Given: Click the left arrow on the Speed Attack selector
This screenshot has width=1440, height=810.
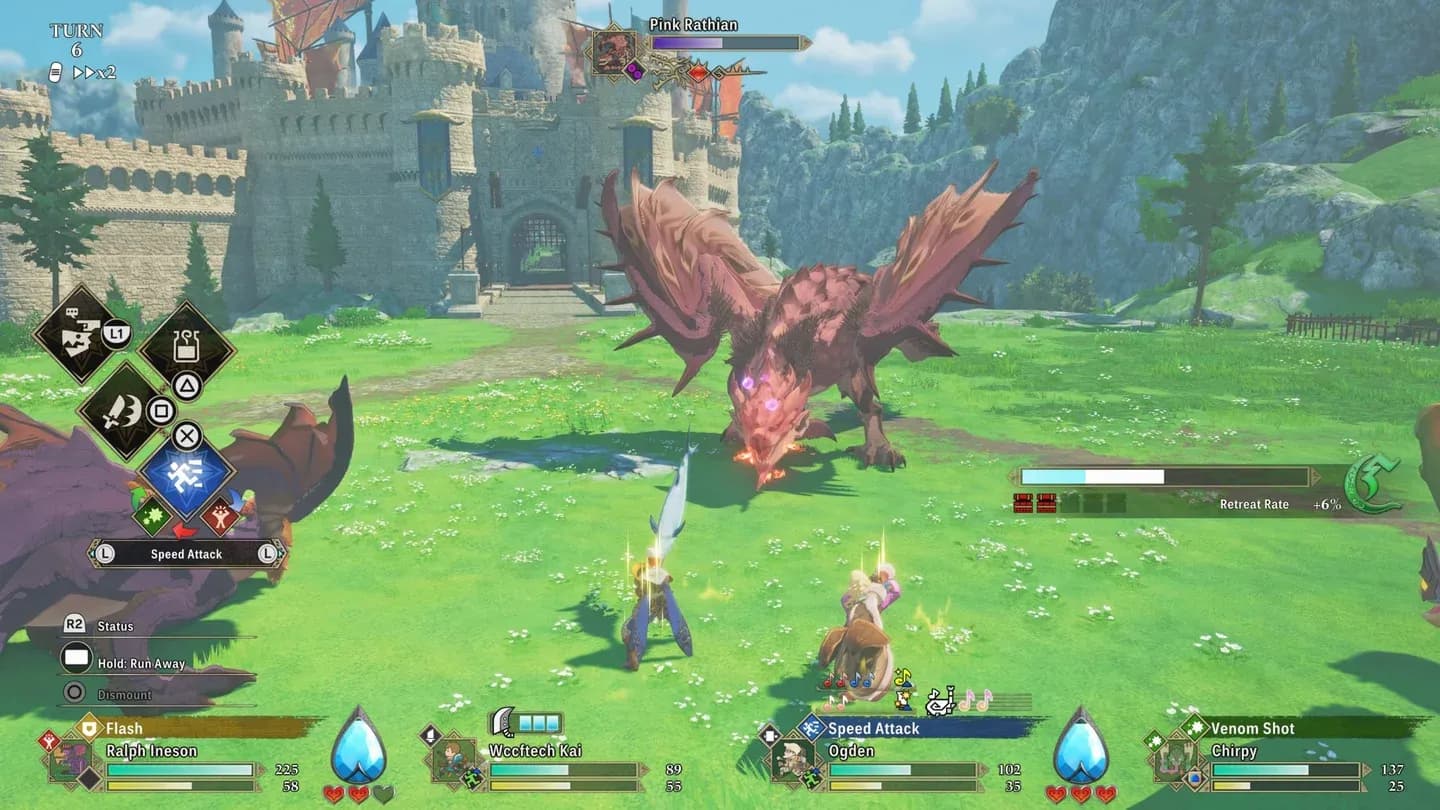Looking at the screenshot, I should point(102,553).
